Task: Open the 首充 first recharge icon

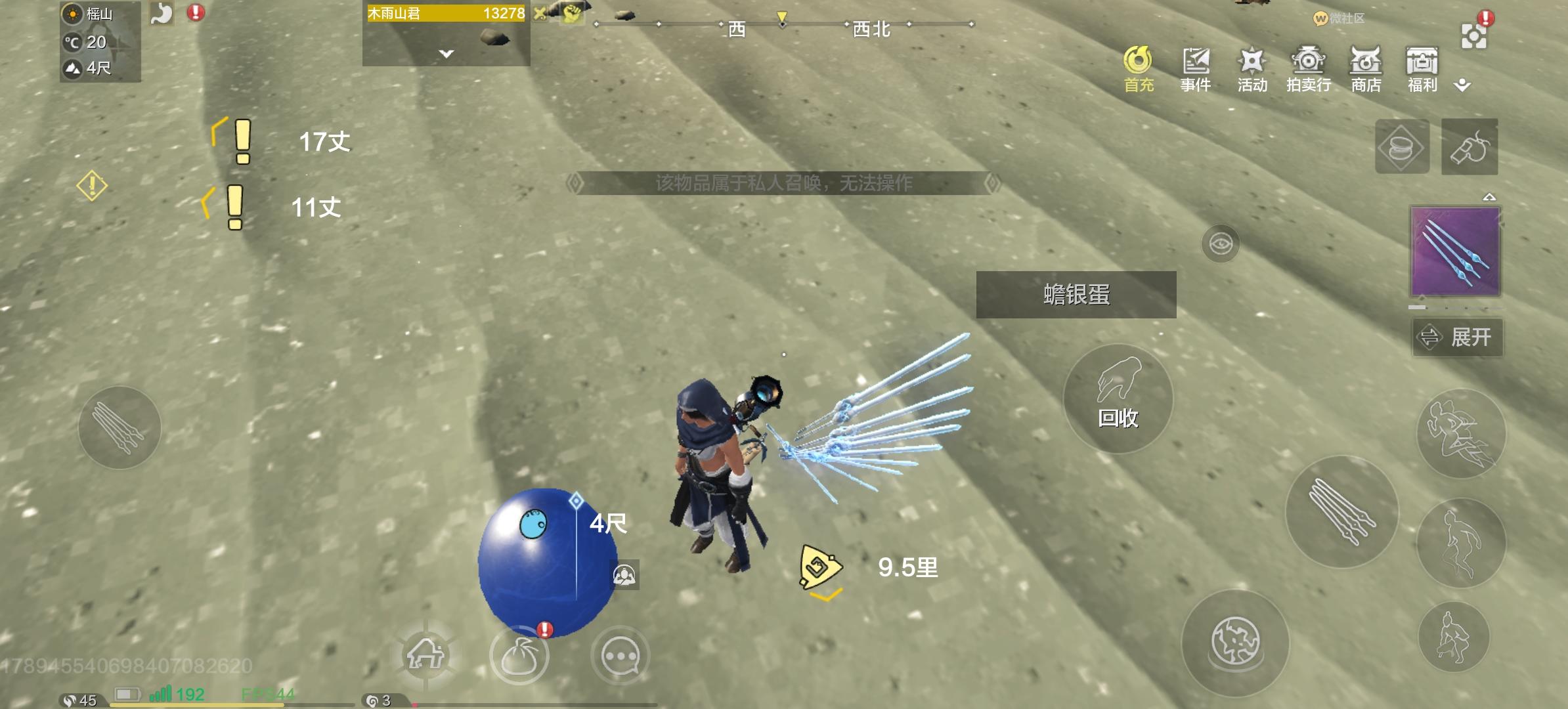Action: point(1138,68)
